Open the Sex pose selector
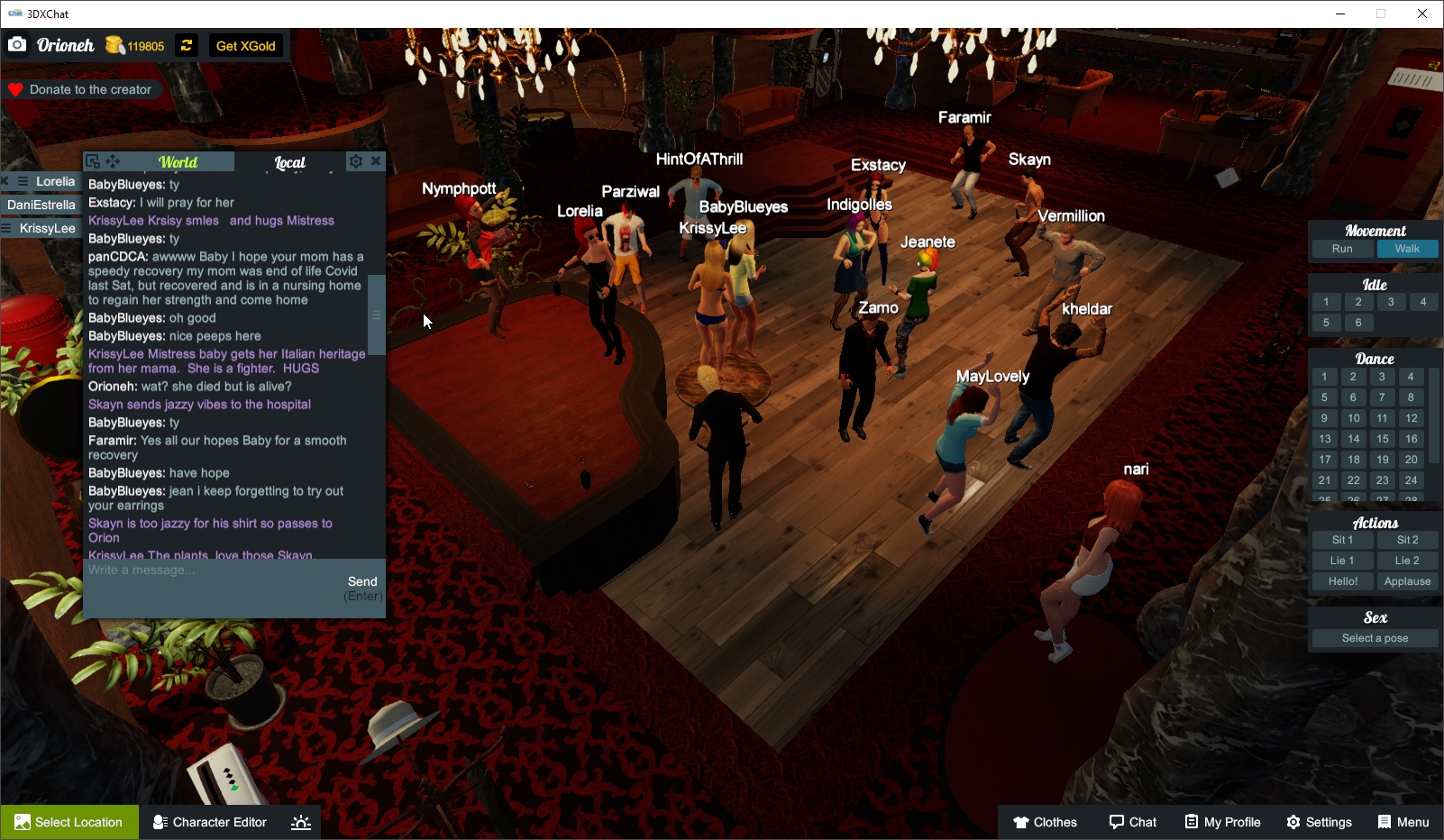This screenshot has height=840, width=1444. tap(1374, 637)
